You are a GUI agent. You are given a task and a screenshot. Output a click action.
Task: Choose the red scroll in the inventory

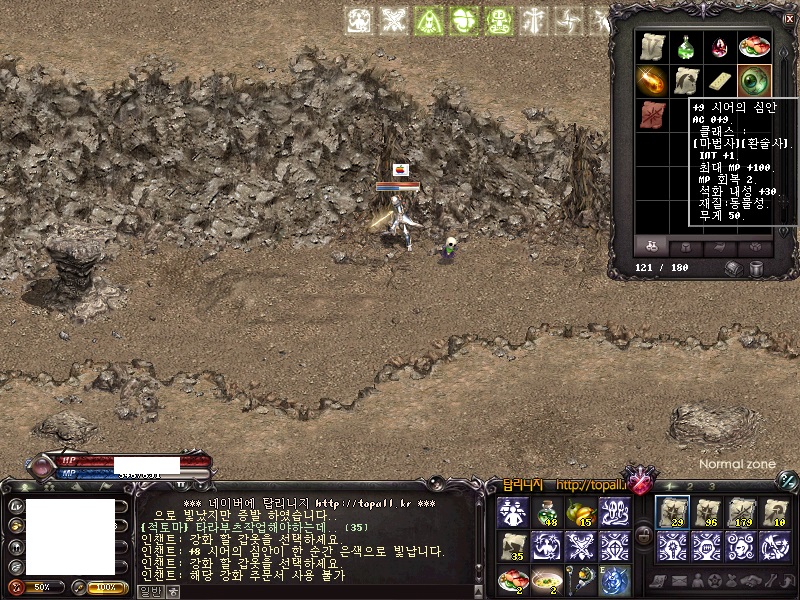(652, 114)
